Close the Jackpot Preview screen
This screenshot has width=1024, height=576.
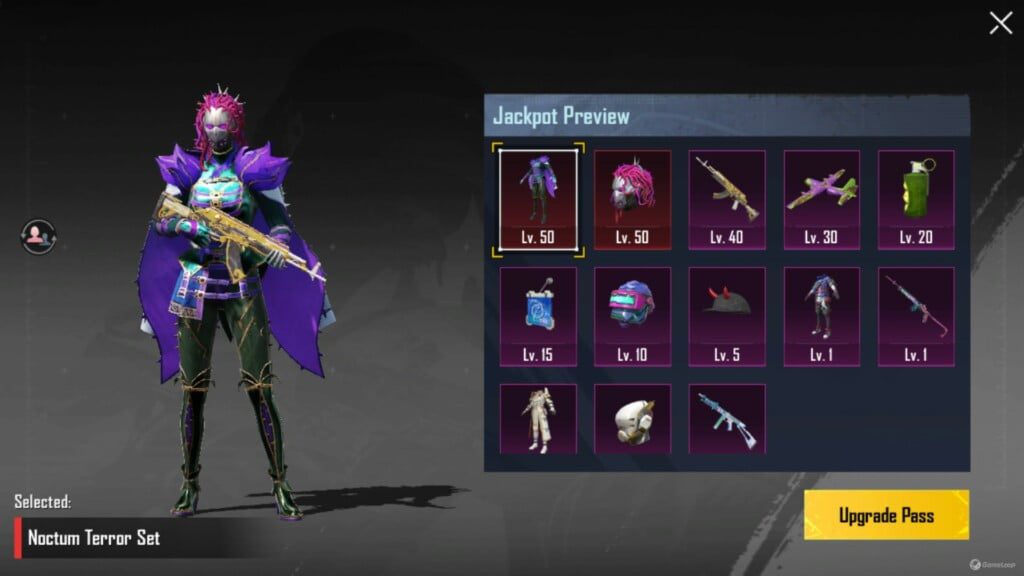tap(1000, 23)
